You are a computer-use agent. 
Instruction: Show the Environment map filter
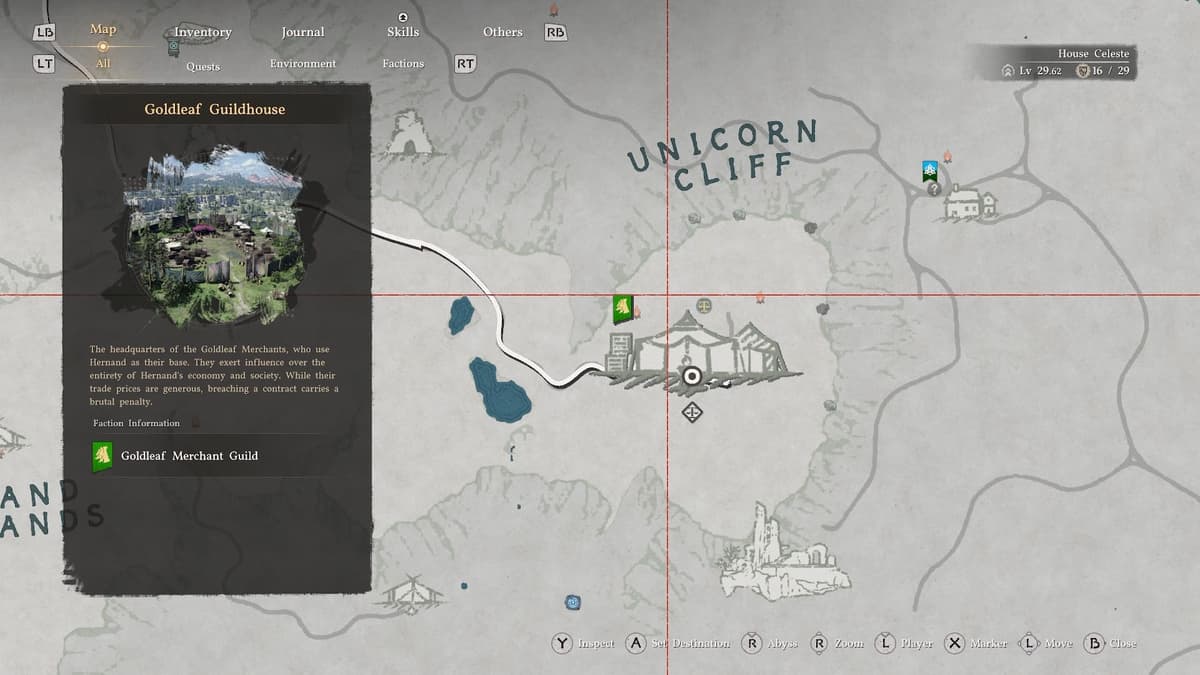(302, 64)
